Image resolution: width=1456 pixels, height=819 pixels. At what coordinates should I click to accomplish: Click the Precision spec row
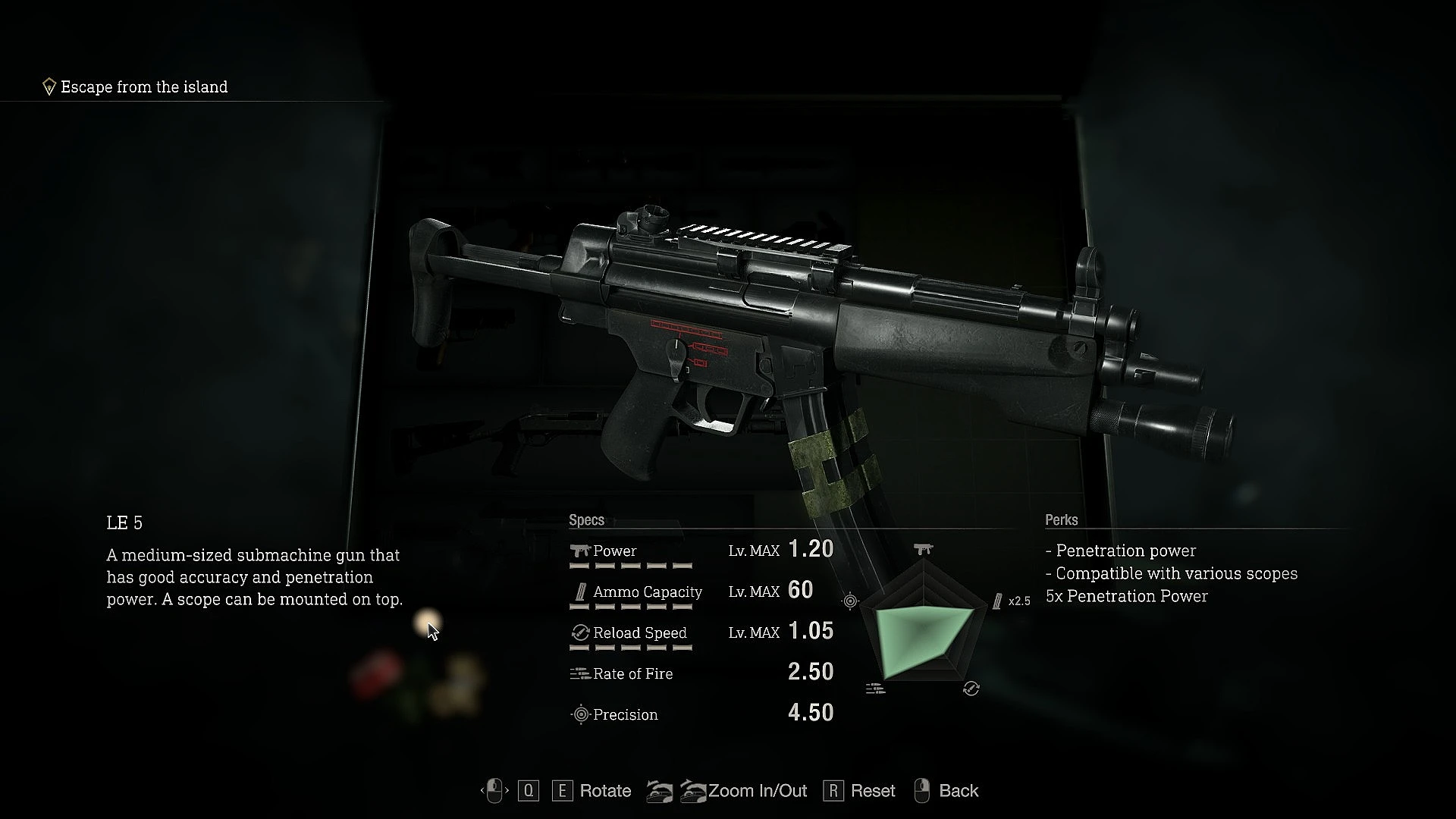pyautogui.click(x=701, y=714)
